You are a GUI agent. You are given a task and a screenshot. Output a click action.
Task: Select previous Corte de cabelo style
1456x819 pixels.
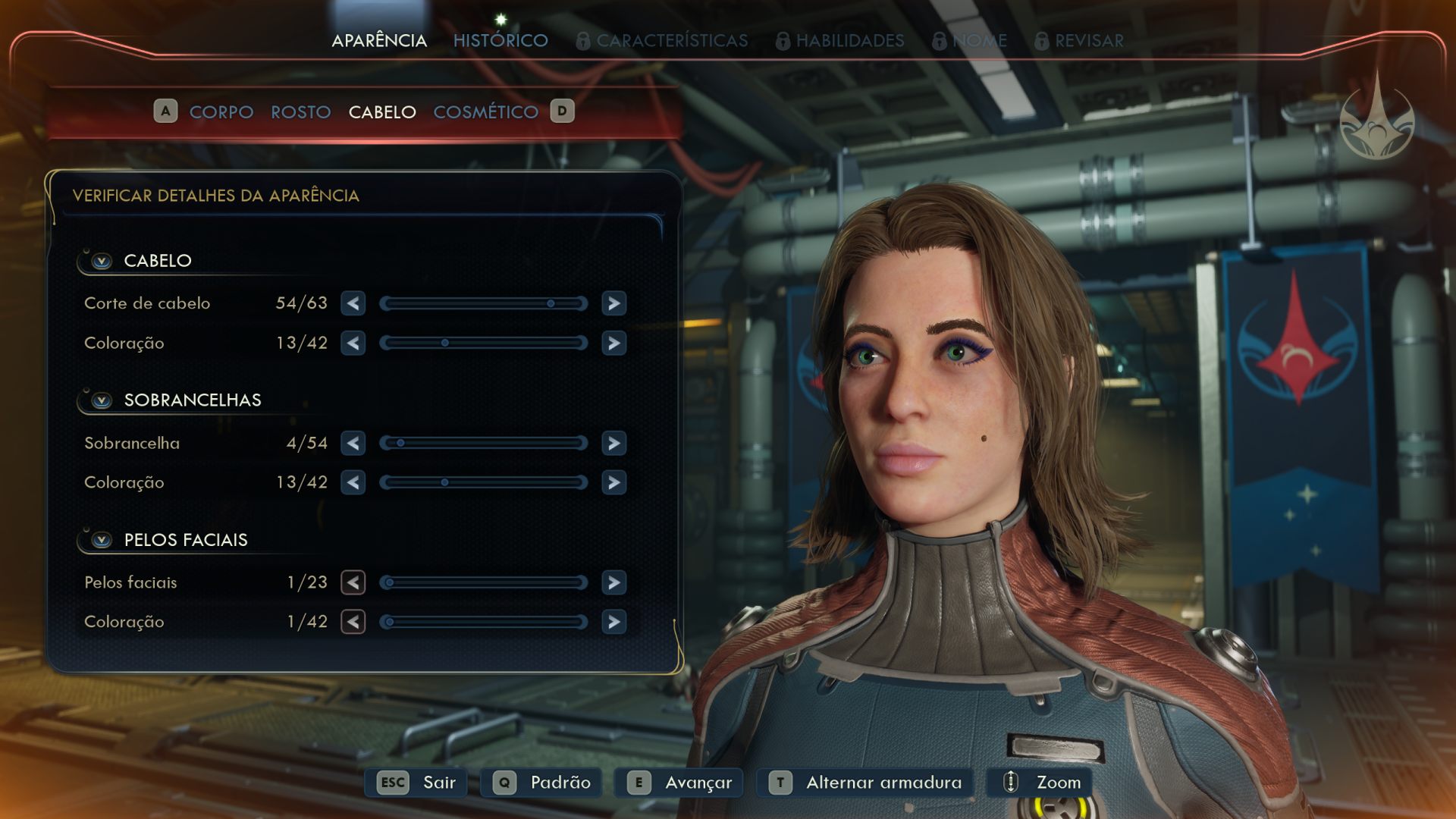pyautogui.click(x=353, y=303)
